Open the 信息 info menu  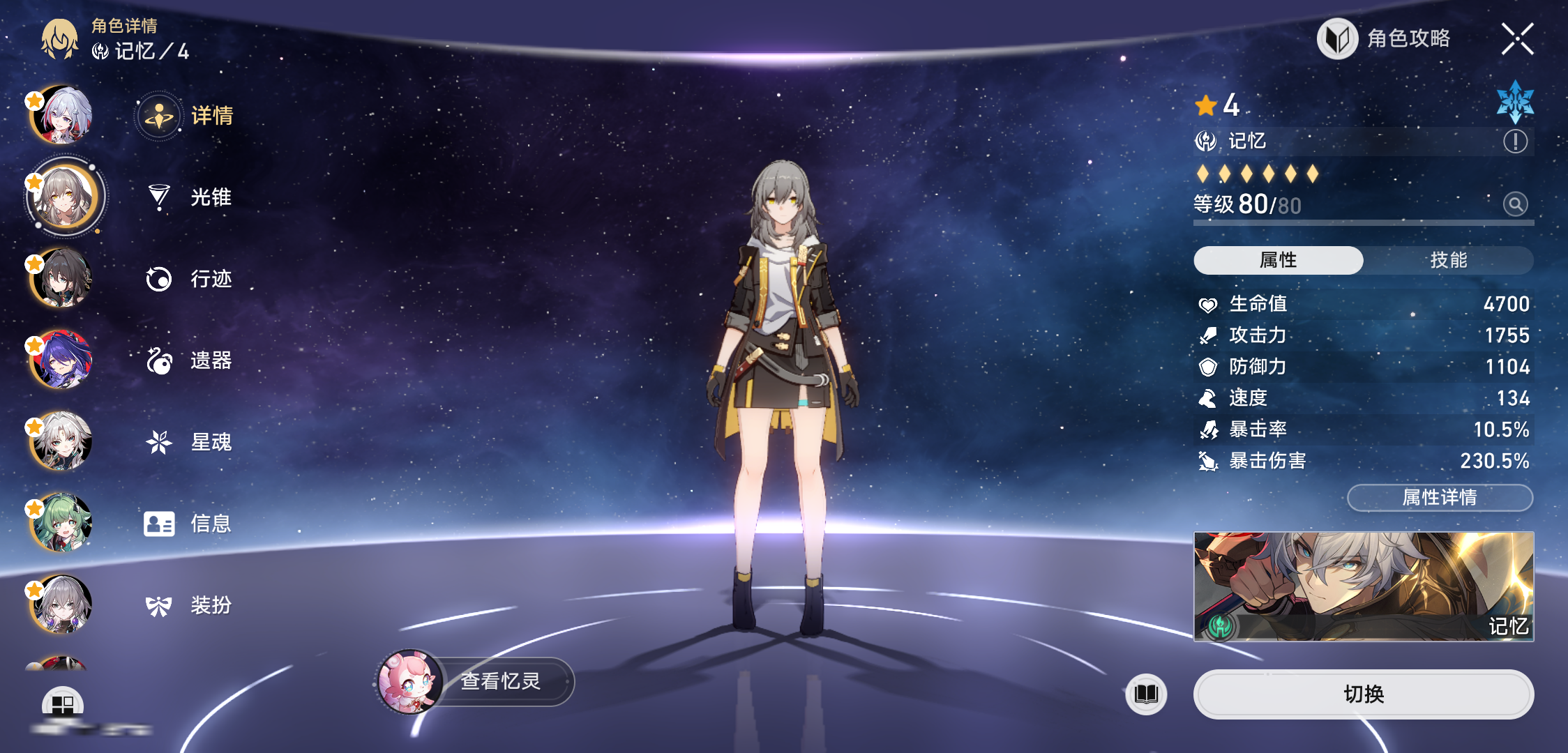[188, 524]
